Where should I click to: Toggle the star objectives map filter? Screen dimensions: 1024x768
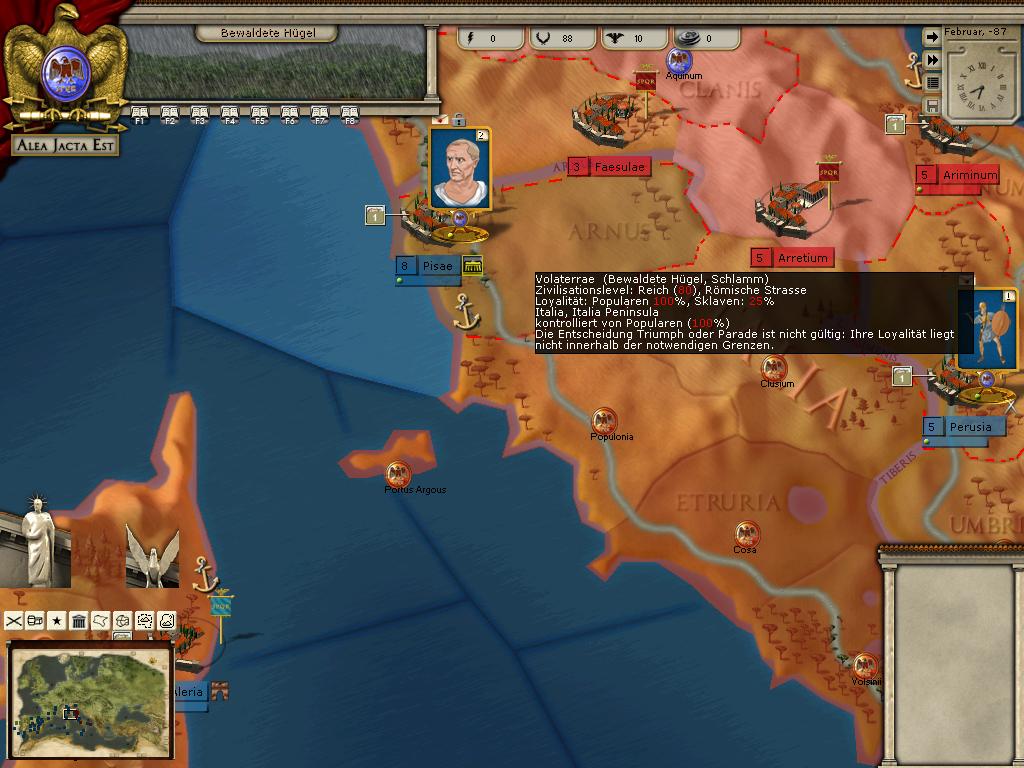(58, 621)
